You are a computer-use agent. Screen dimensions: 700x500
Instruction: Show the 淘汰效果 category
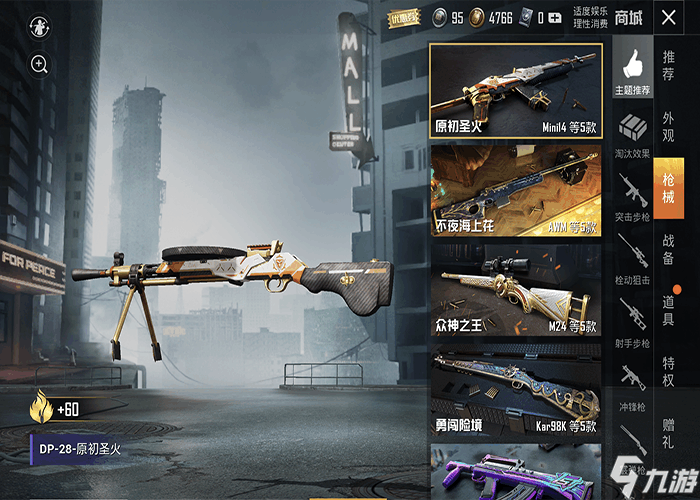click(x=632, y=135)
